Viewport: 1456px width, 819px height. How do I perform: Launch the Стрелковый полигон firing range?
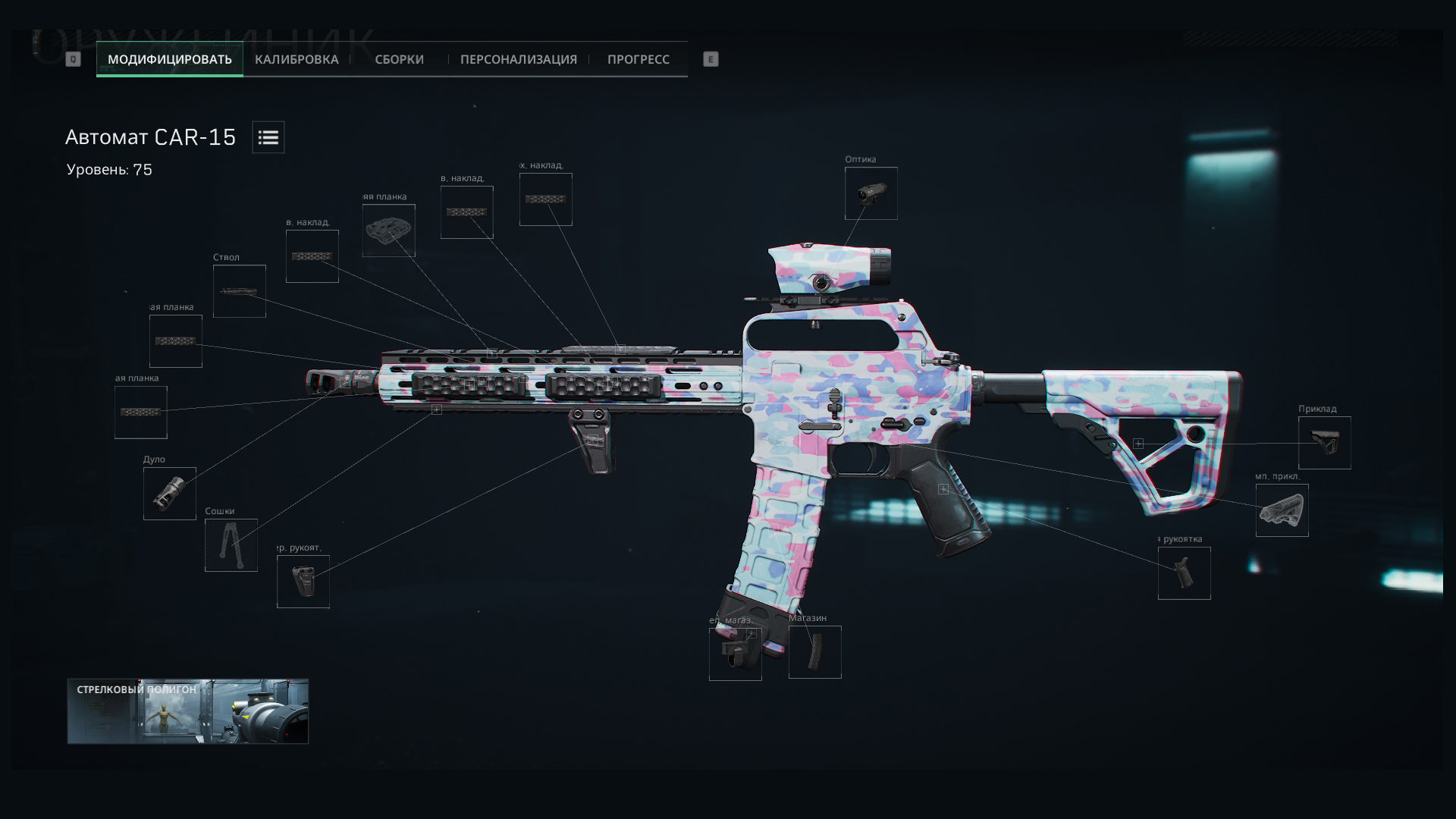187,711
